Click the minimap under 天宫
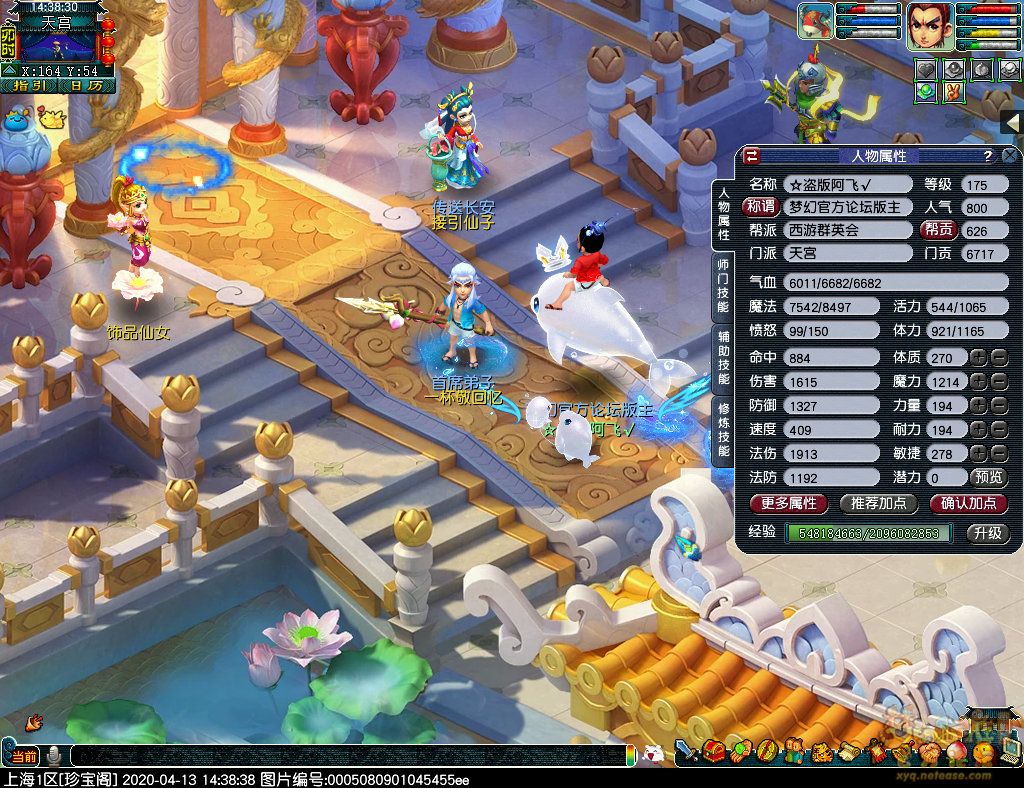Image resolution: width=1024 pixels, height=788 pixels. point(60,45)
